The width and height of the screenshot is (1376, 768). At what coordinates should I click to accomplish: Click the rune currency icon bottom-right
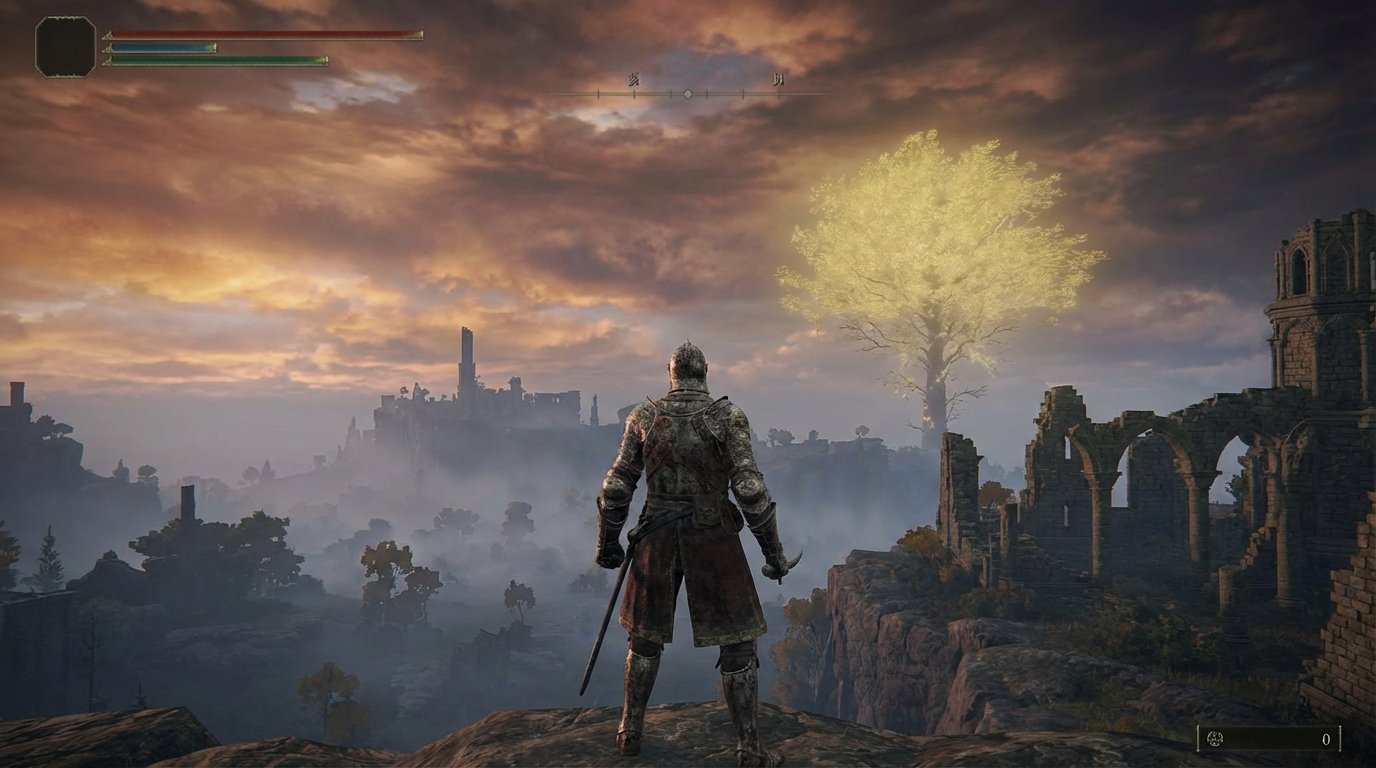(x=1215, y=739)
